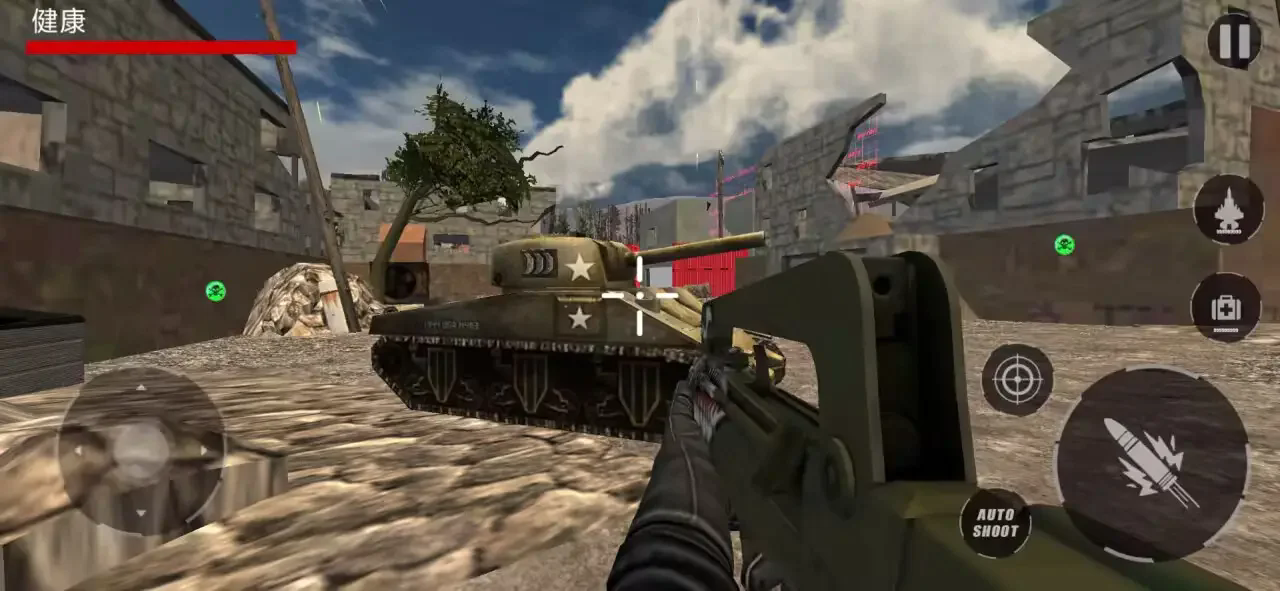Image resolution: width=1280 pixels, height=591 pixels.
Task: Call in the jet airstrike
Action: click(x=1227, y=209)
